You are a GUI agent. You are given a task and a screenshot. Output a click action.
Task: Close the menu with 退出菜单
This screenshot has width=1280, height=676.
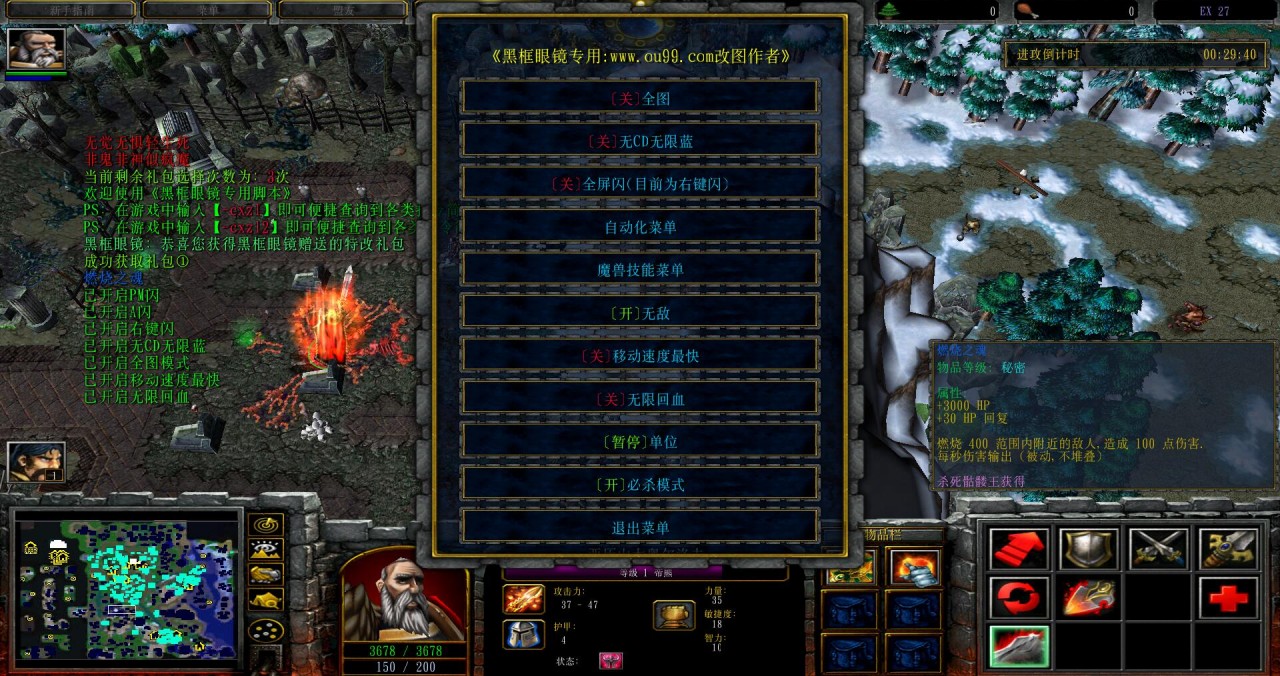click(x=640, y=528)
